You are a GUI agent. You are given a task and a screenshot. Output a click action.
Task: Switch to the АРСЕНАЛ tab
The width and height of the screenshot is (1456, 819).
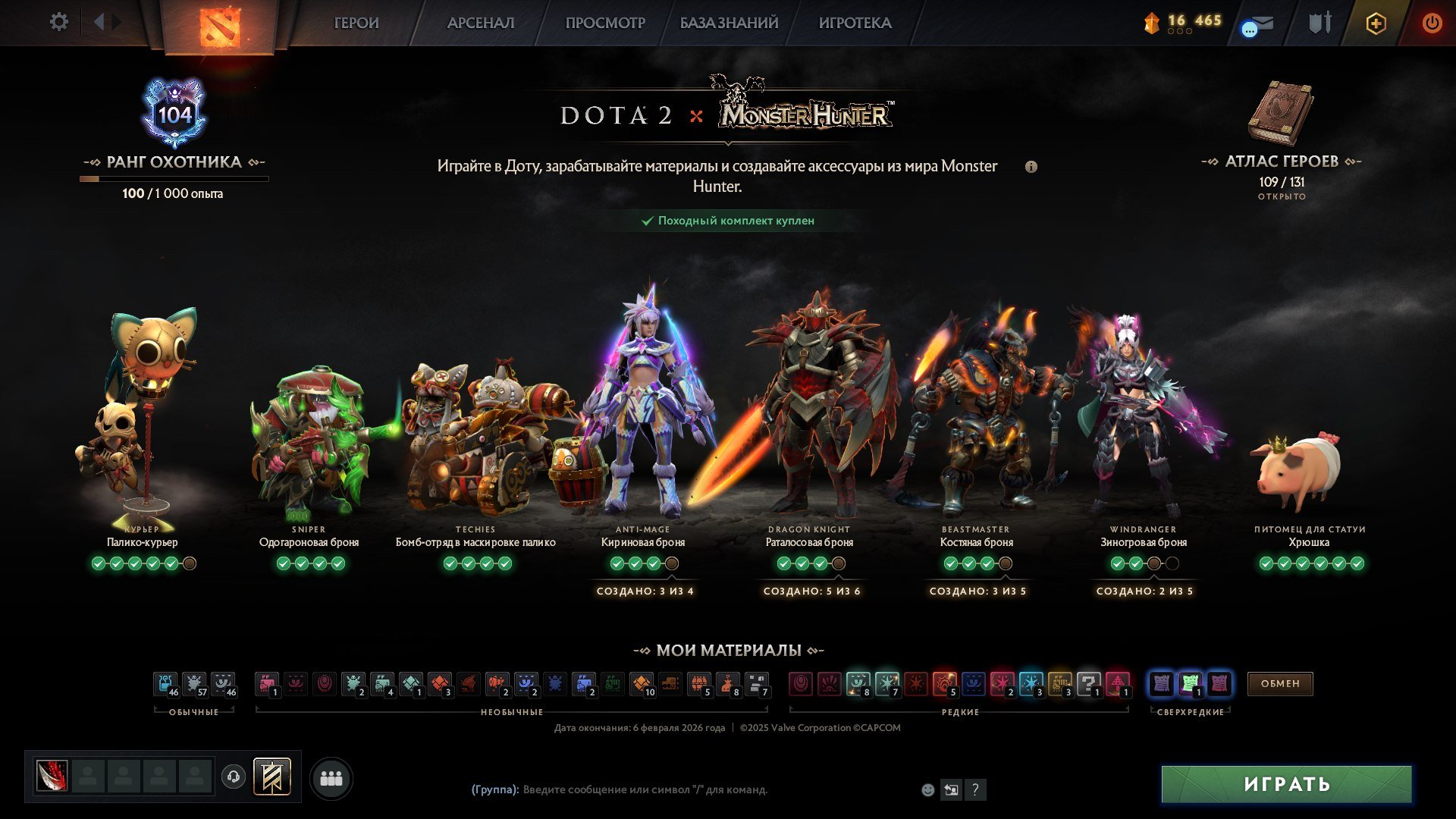tap(482, 23)
